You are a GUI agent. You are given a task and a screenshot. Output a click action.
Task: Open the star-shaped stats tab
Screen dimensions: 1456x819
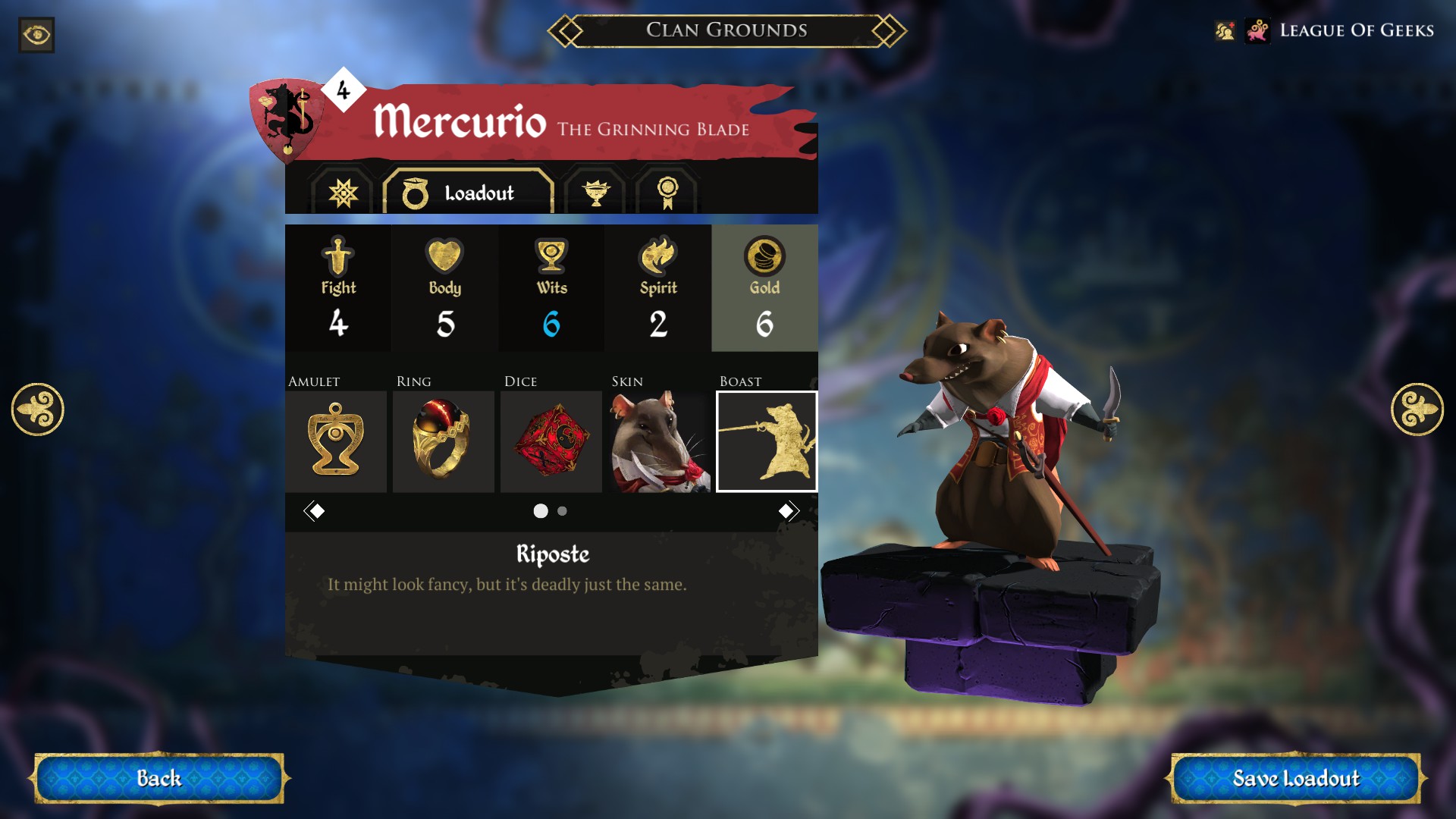click(343, 193)
